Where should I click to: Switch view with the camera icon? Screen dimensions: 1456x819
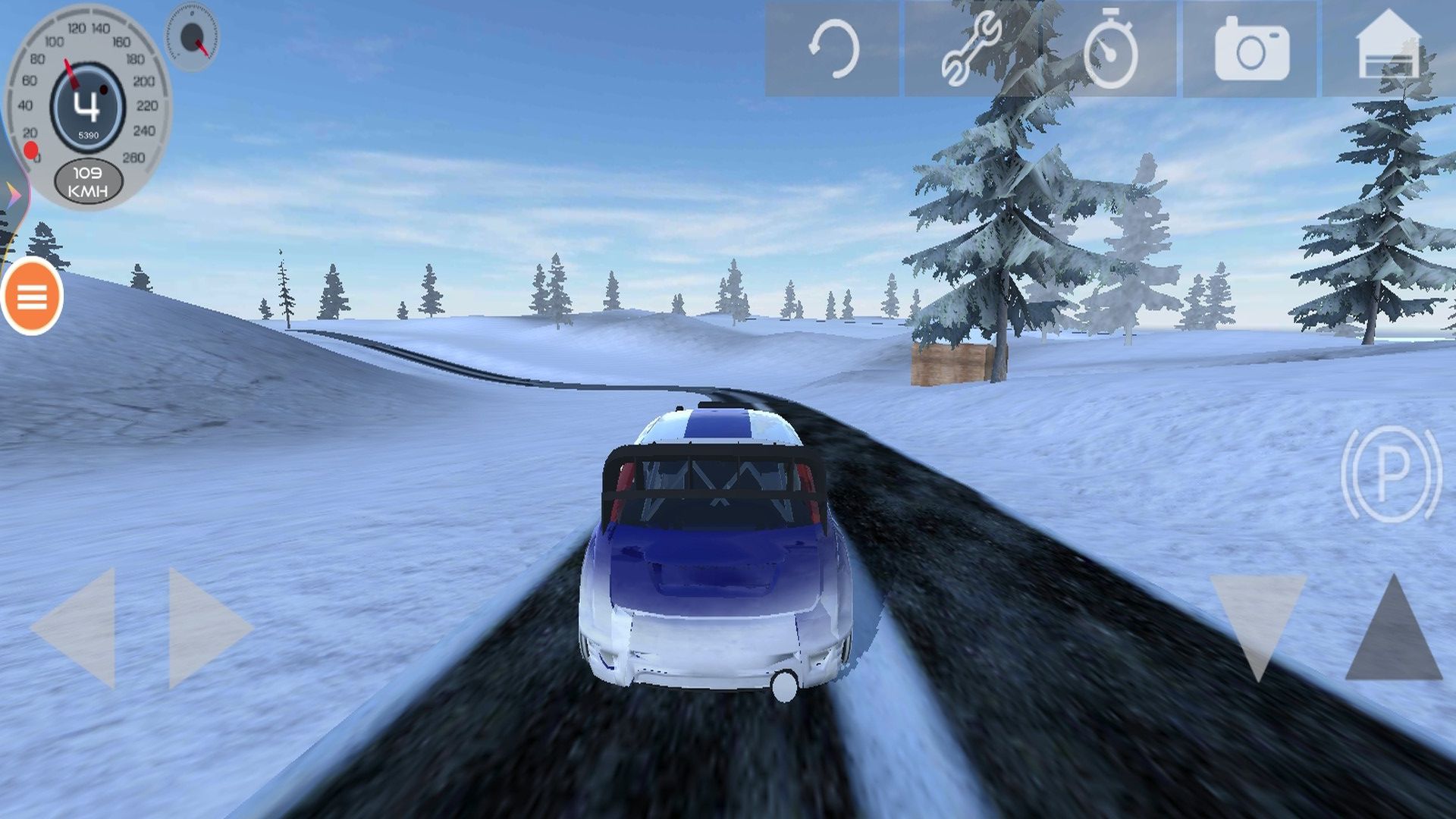1251,51
